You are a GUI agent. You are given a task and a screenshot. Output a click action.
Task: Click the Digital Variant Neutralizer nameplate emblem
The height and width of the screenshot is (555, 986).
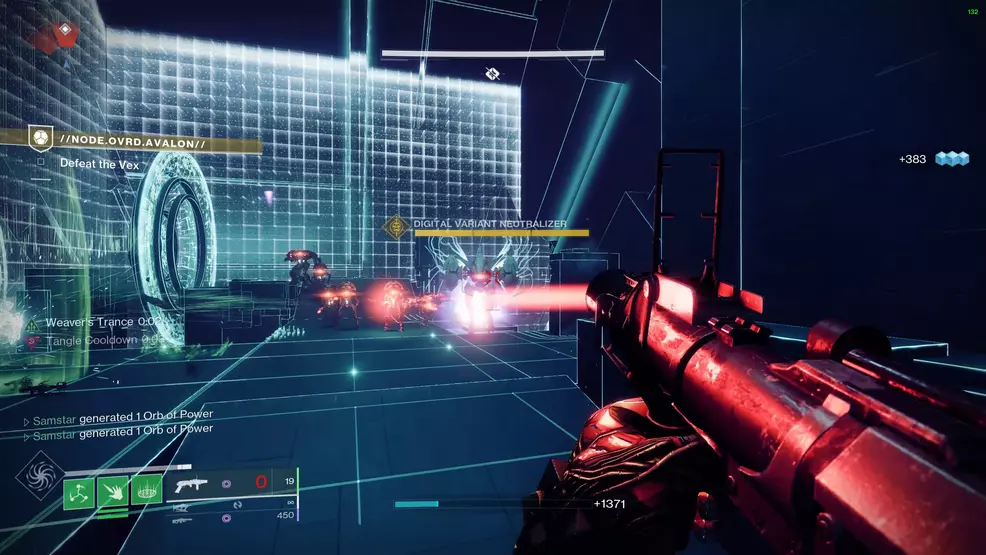pos(399,226)
